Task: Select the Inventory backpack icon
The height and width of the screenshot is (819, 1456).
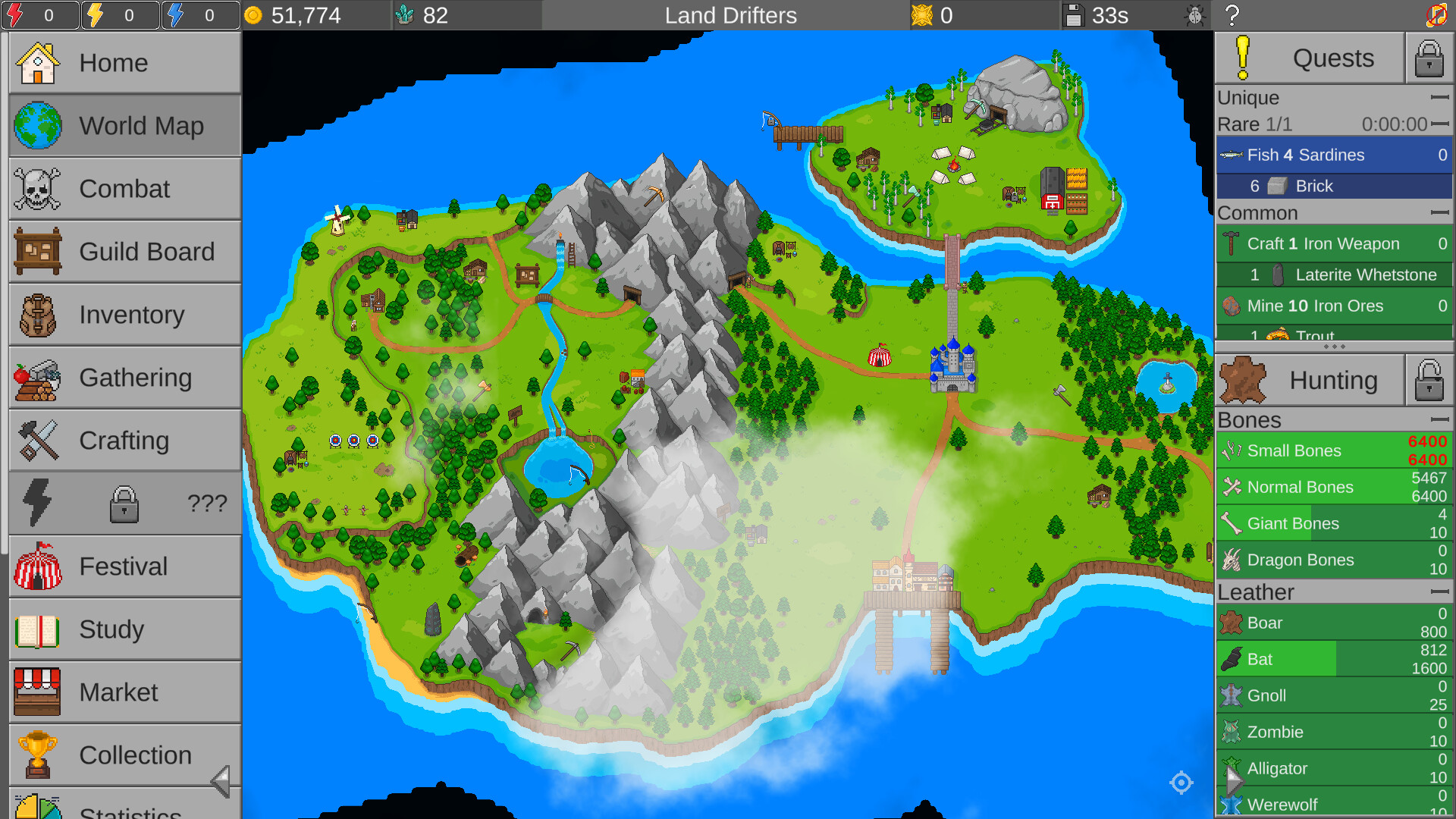Action: [x=36, y=314]
